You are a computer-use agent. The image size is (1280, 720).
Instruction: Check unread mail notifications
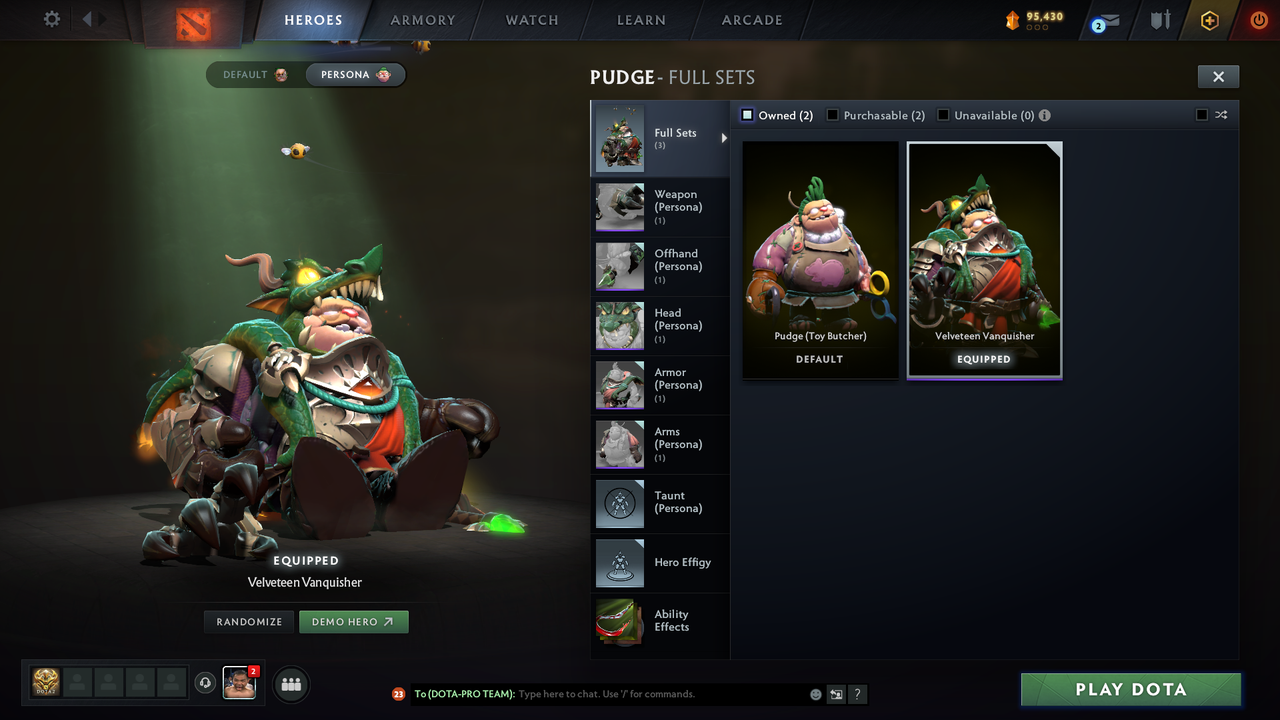1104,18
